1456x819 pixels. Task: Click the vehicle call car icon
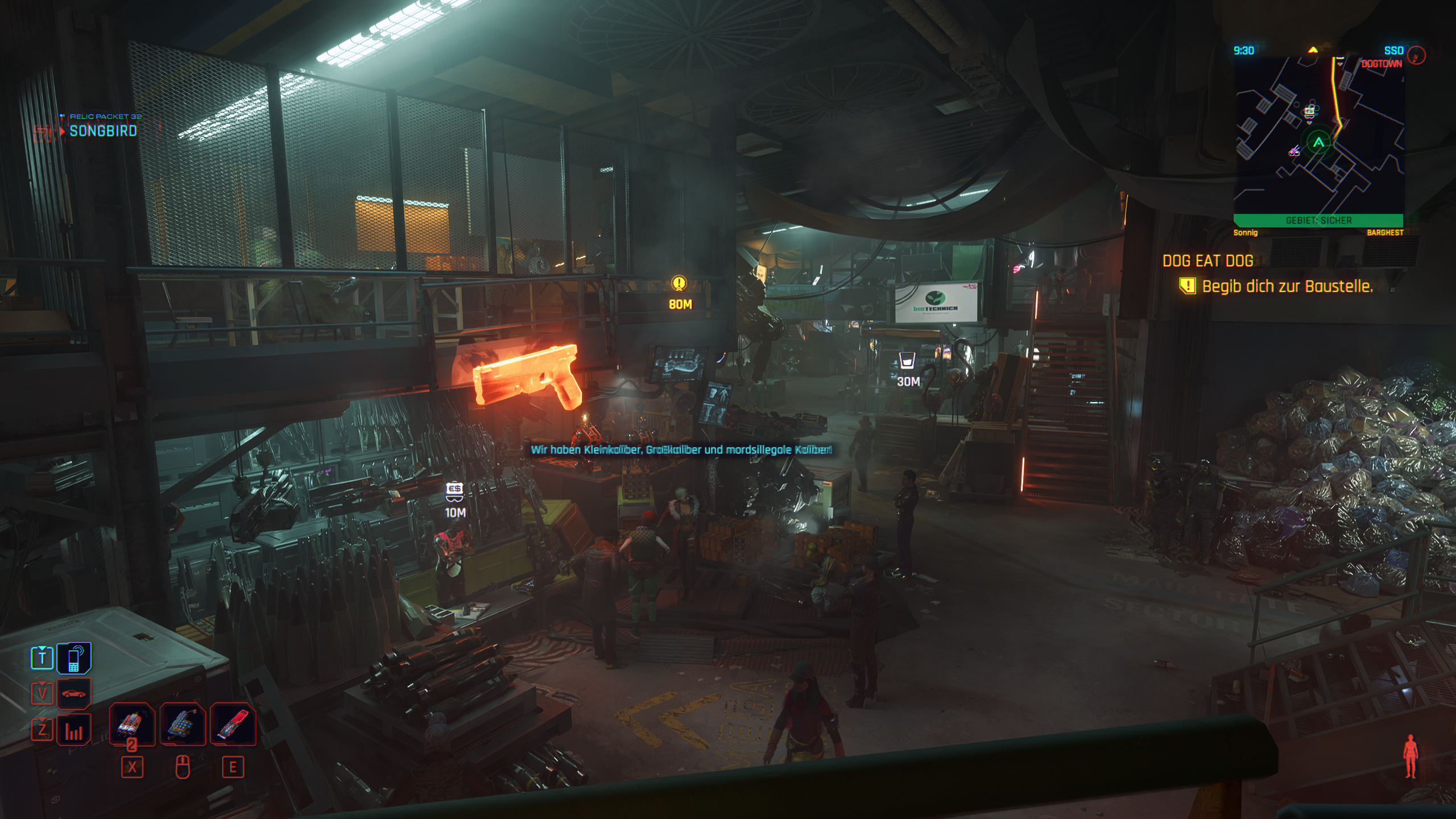(x=73, y=694)
